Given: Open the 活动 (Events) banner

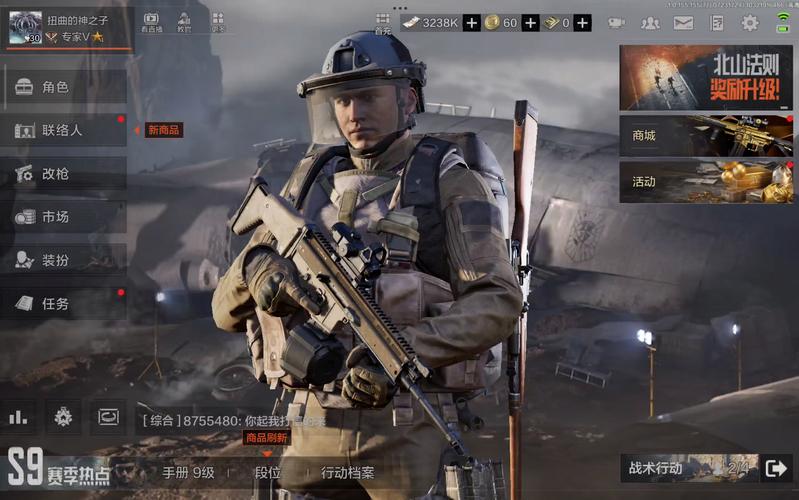Looking at the screenshot, I should [x=705, y=182].
